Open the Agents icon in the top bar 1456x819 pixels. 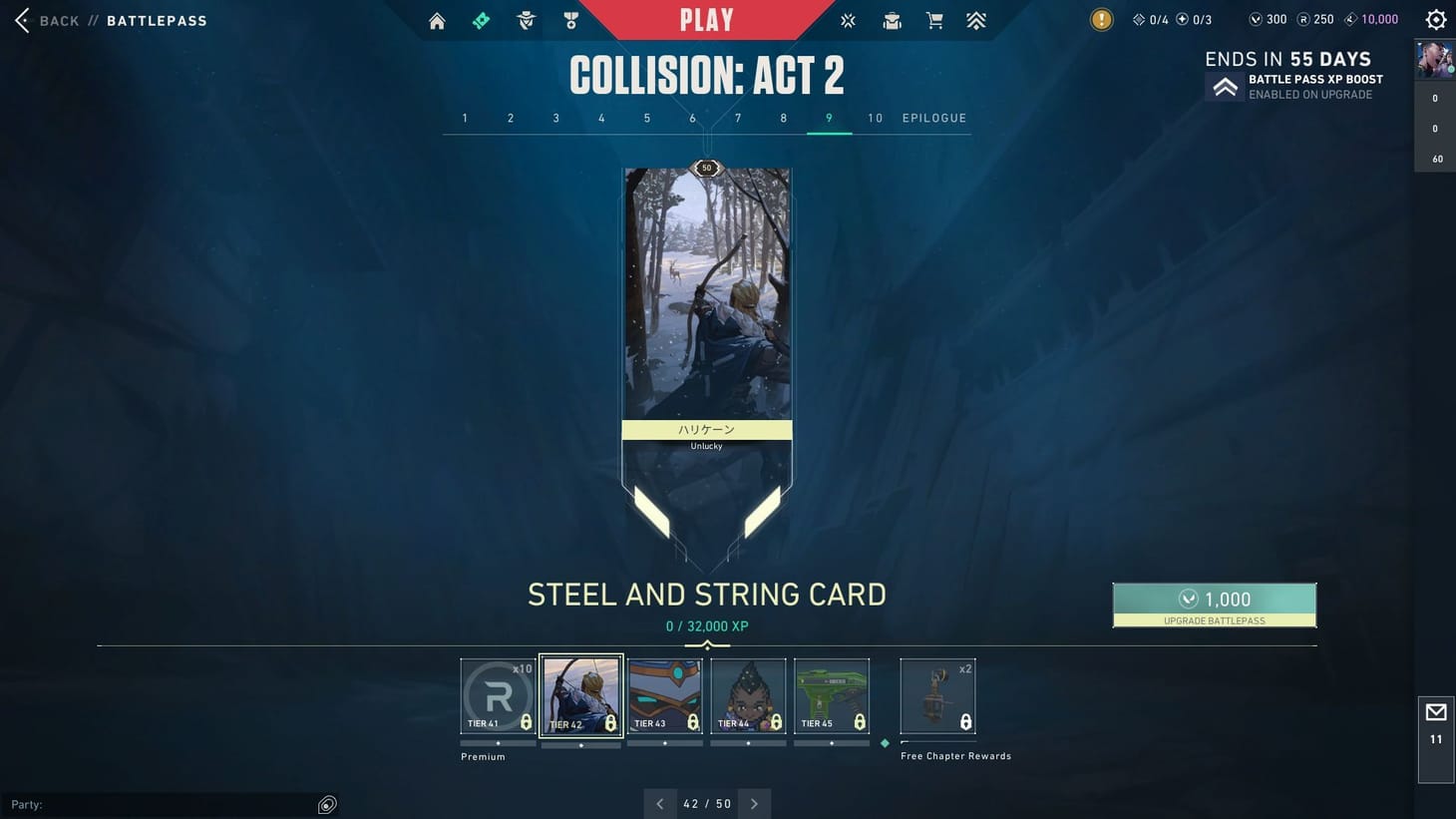526,20
